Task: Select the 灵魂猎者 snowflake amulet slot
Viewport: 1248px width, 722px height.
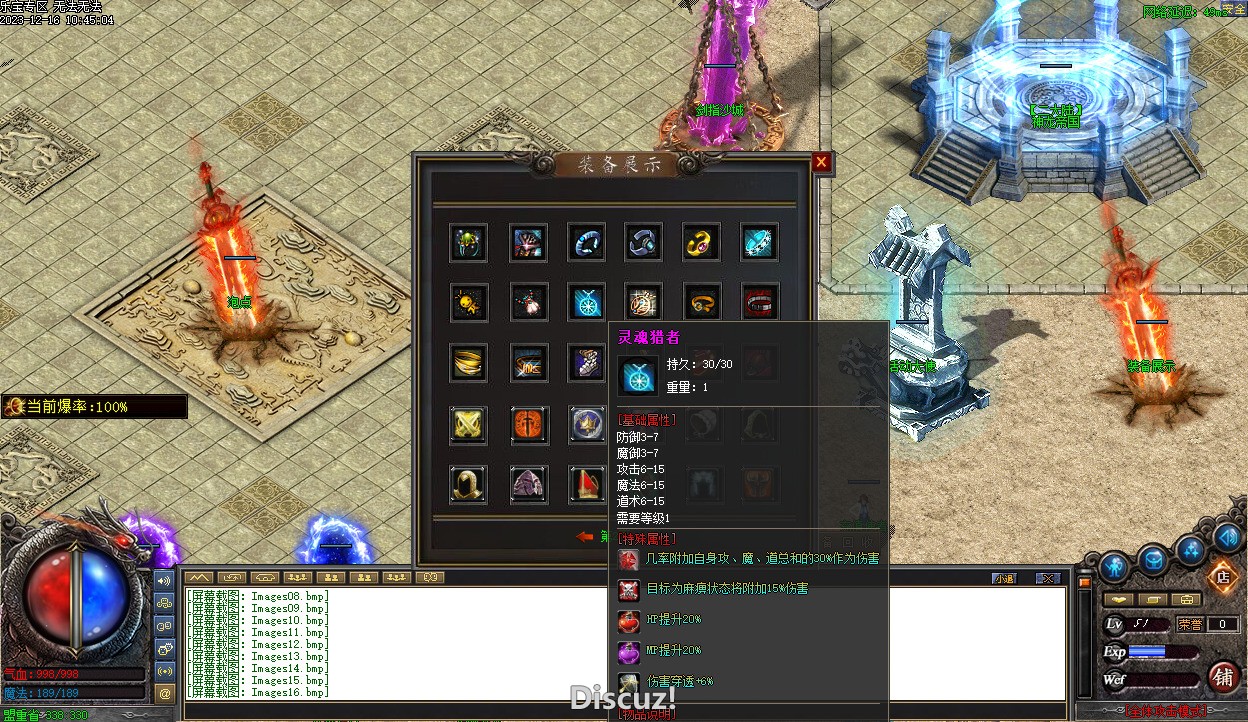Action: click(x=586, y=302)
